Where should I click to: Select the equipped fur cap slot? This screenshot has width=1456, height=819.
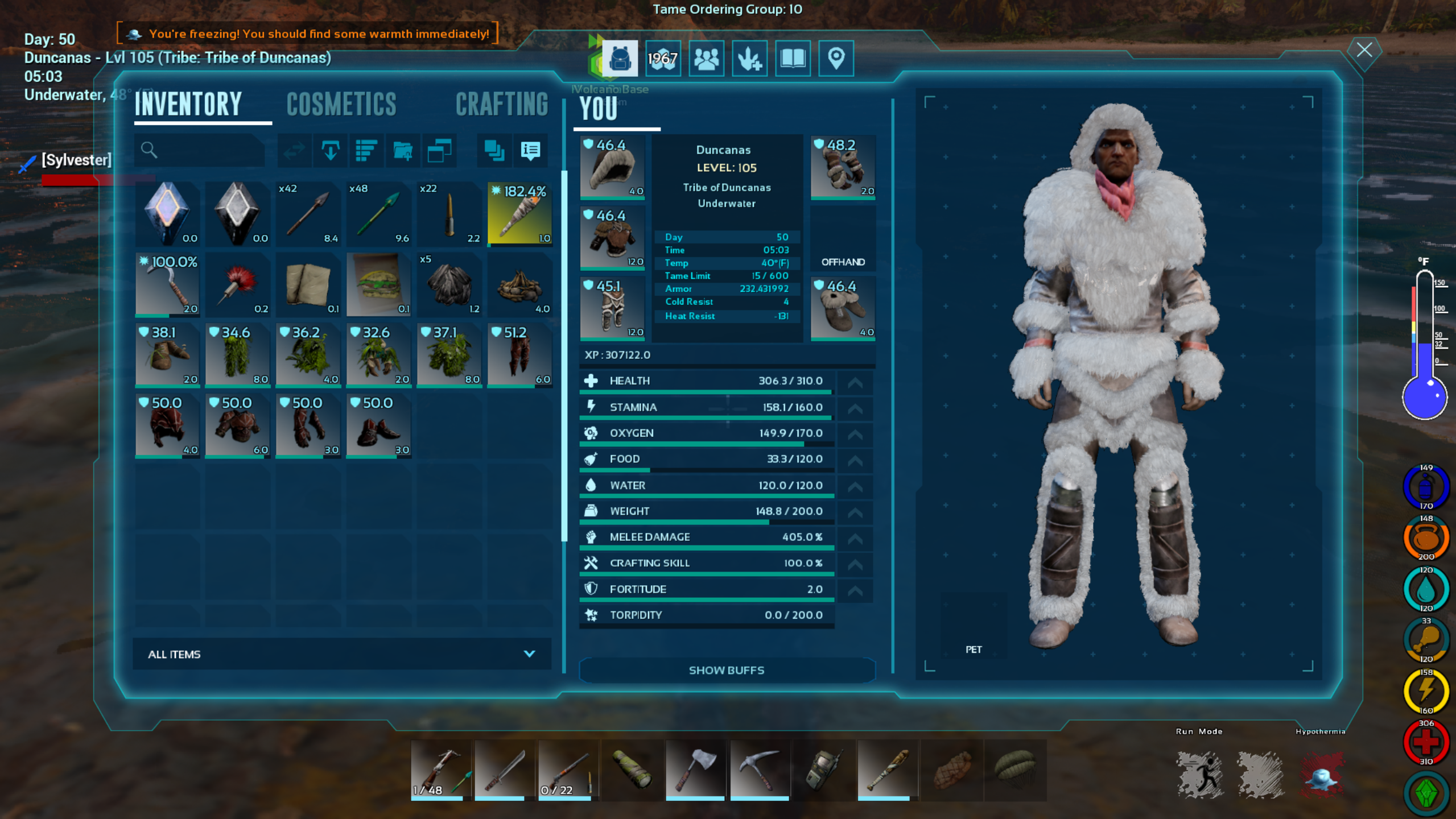point(612,167)
